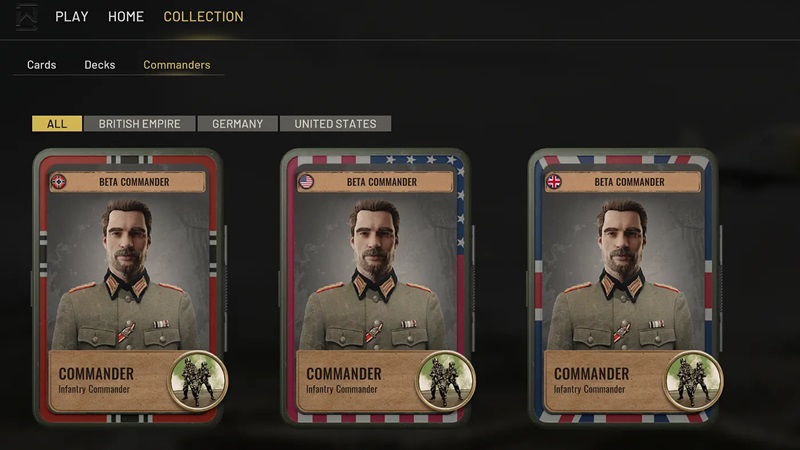Filter by BRITISH EMPIRE
Image resolution: width=800 pixels, height=450 pixels.
click(140, 124)
